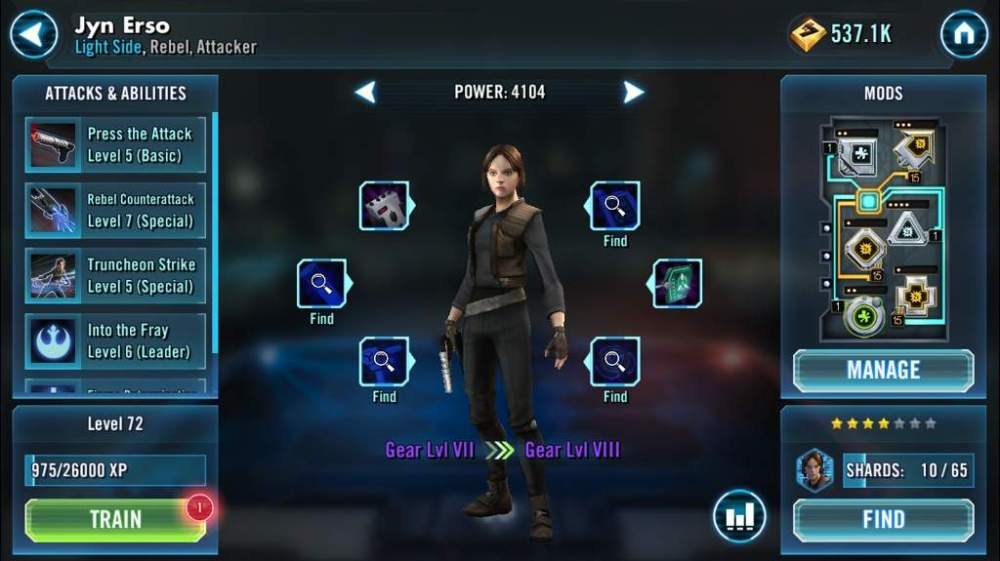Open the Into the Fray leader ability
Viewport: 1000px width, 561px height.
coord(116,341)
